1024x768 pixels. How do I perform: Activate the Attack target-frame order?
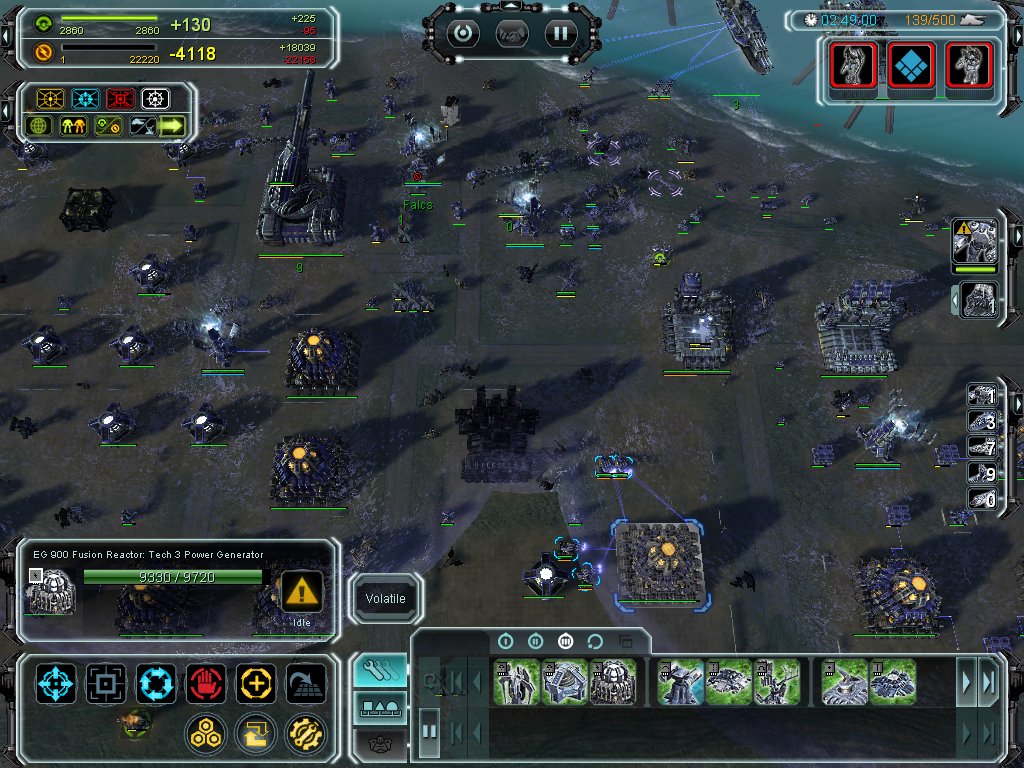point(106,684)
